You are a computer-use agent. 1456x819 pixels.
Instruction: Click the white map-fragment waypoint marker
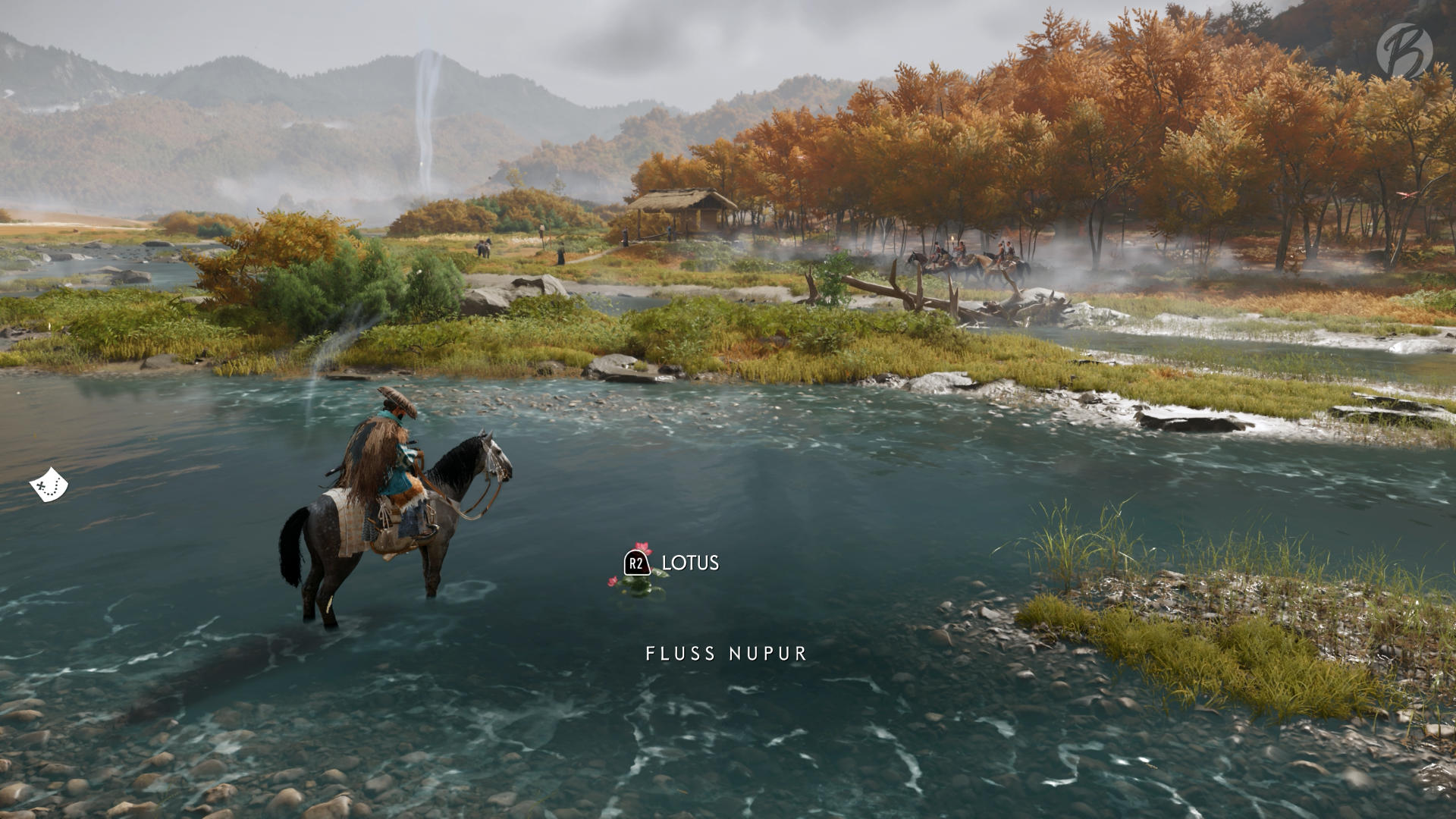49,485
